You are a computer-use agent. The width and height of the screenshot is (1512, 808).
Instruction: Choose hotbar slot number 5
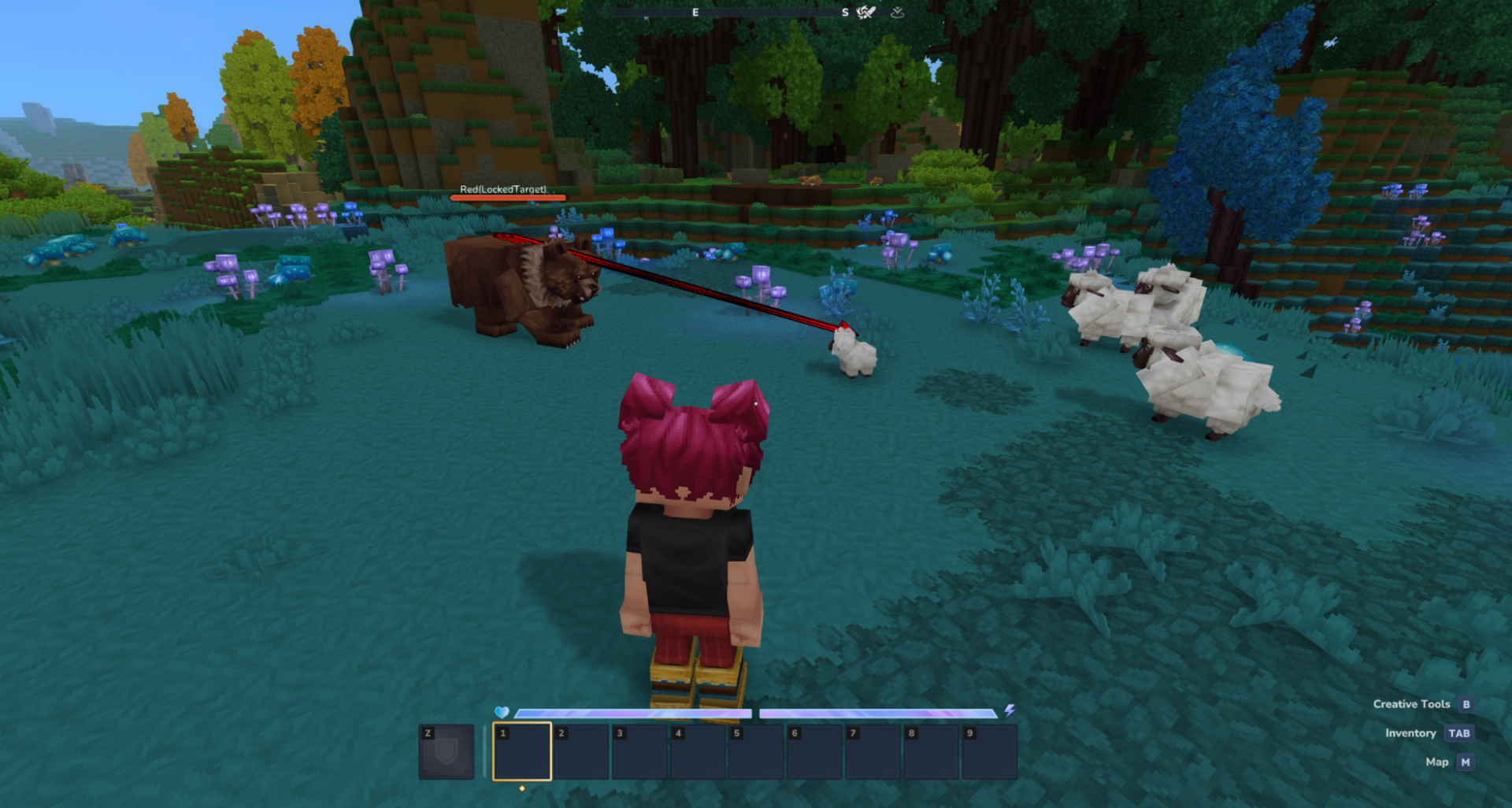point(755,751)
